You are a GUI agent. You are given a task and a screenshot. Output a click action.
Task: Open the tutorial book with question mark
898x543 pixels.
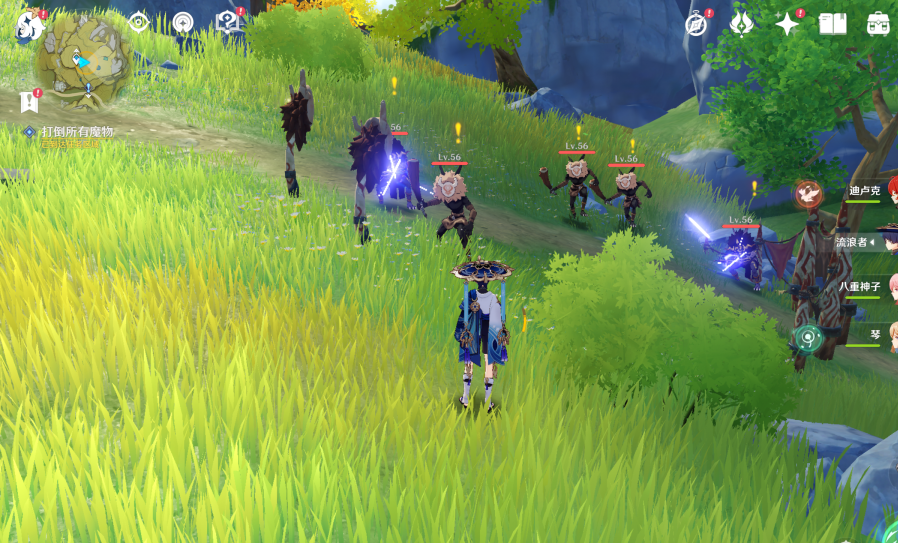229,22
